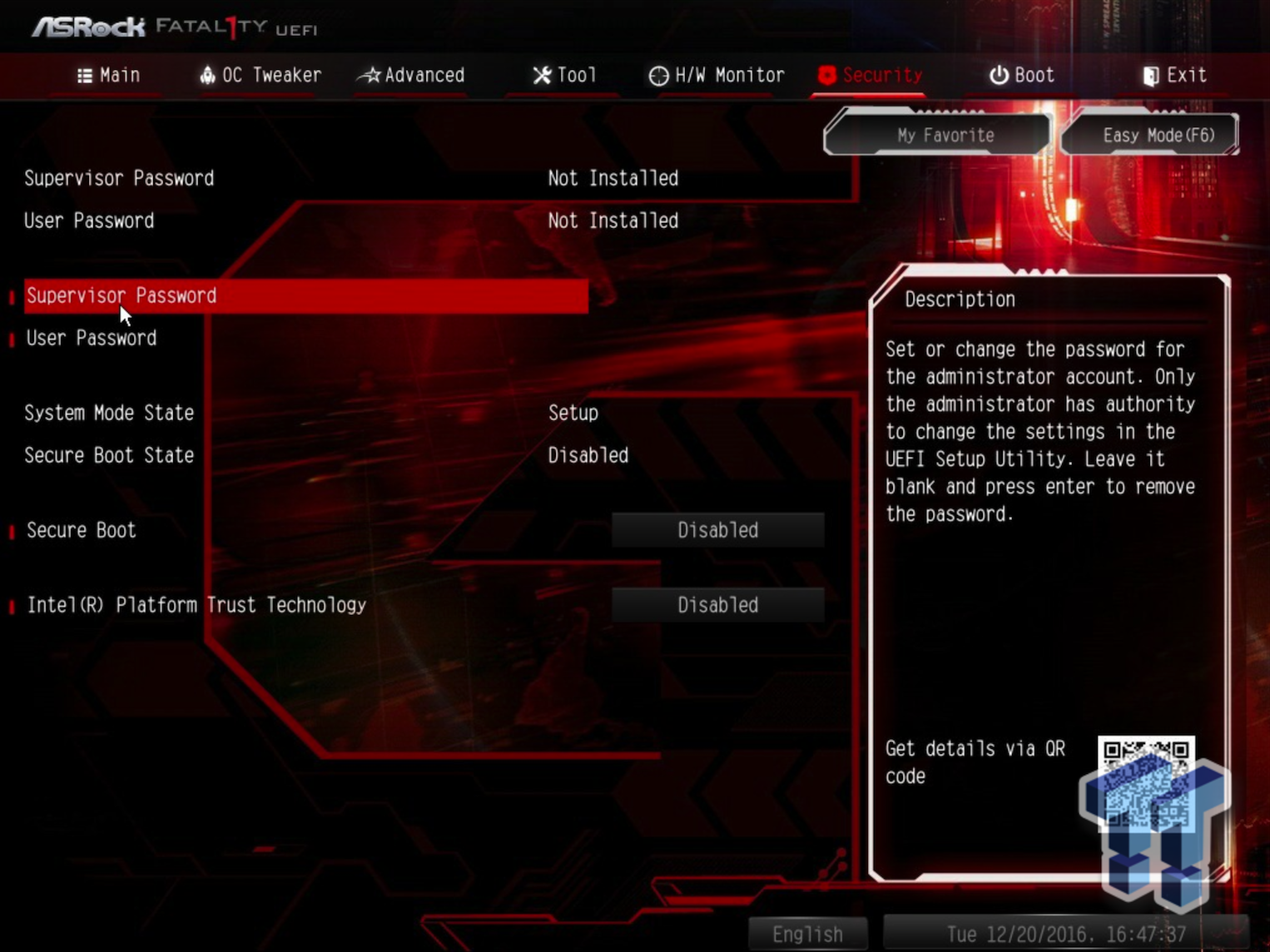1270x952 pixels.
Task: Click the Security shield icon
Action: (x=826, y=76)
